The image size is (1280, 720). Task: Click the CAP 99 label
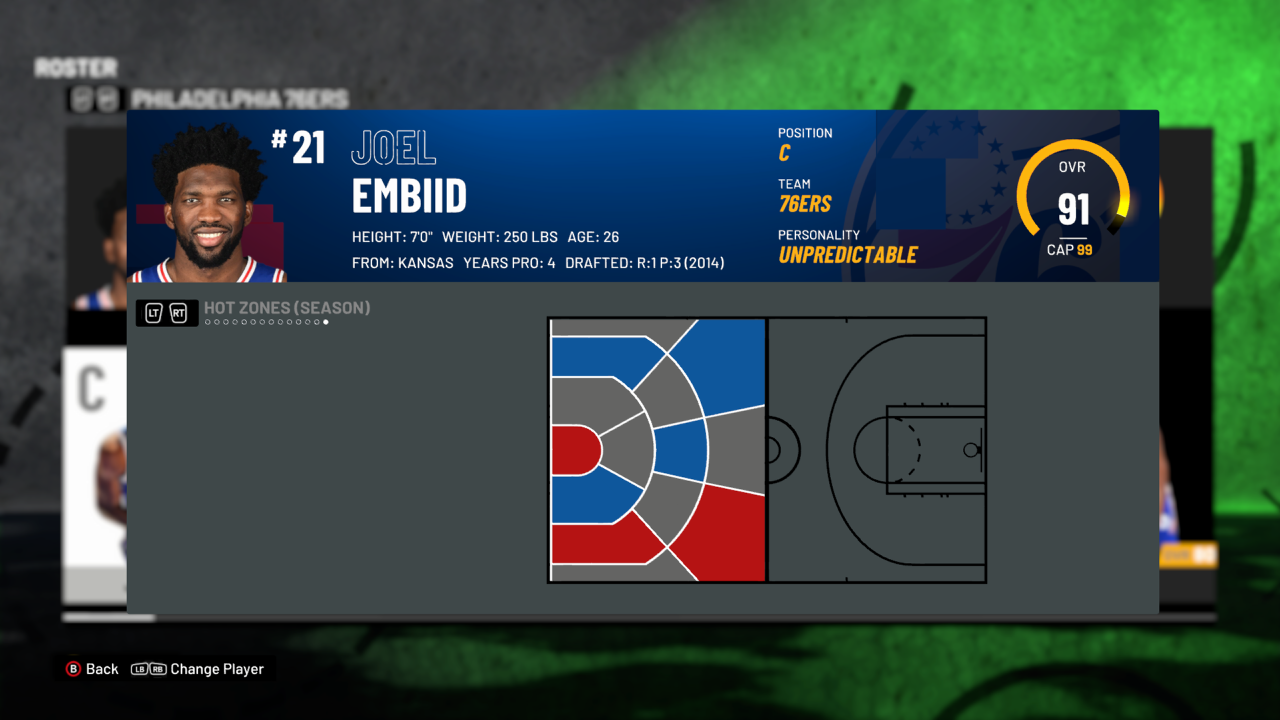click(x=1072, y=249)
